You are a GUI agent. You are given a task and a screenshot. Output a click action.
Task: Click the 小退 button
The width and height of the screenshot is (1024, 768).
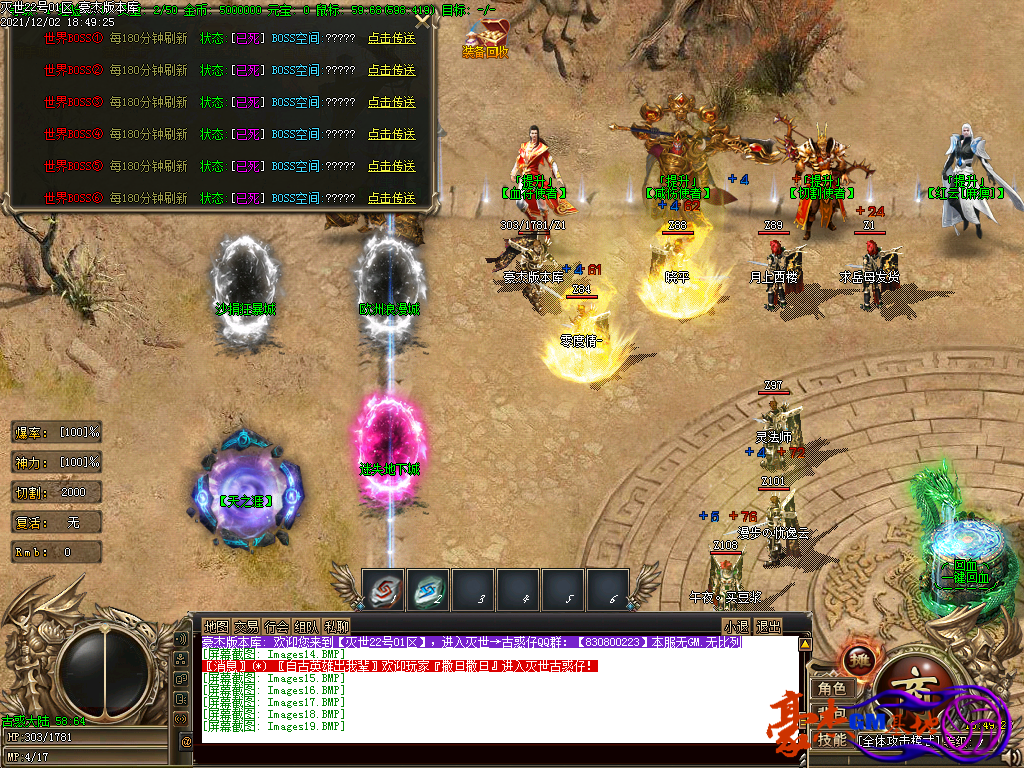coord(737,626)
